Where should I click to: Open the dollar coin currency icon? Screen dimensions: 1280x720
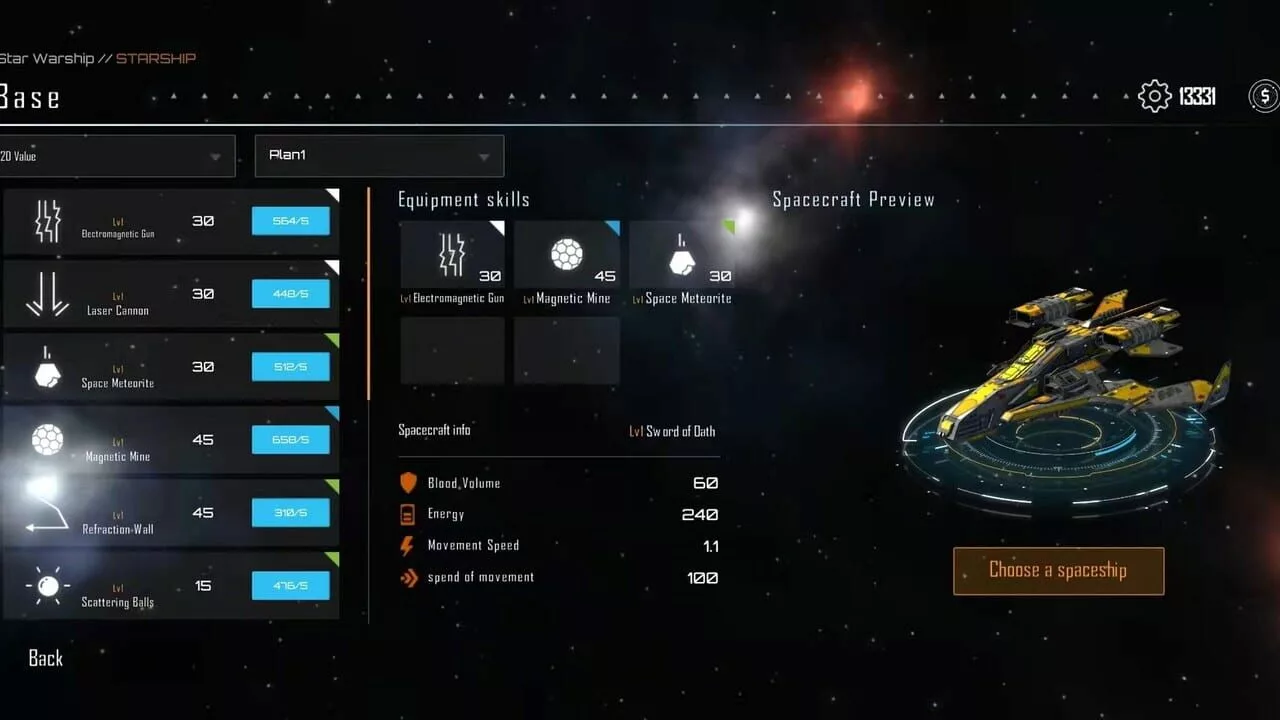1264,96
